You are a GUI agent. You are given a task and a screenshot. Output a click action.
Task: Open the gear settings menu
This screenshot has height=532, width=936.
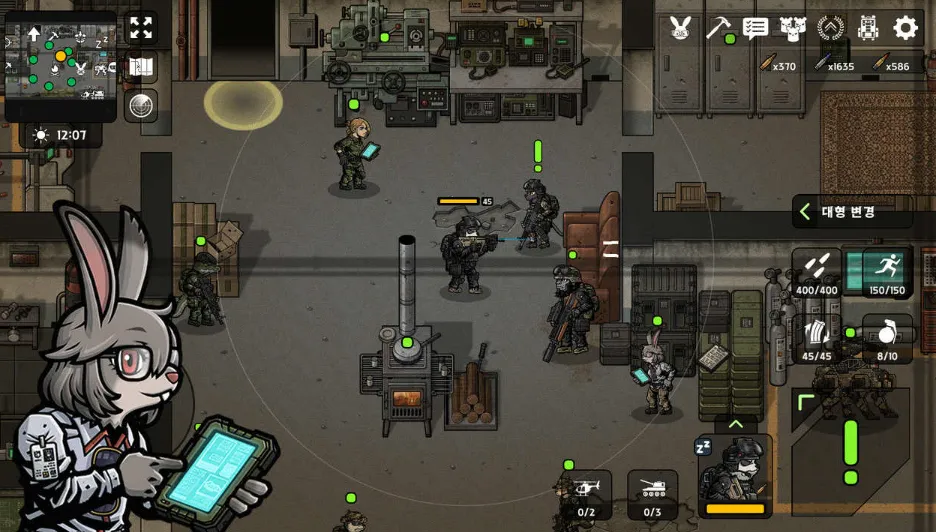(x=906, y=28)
